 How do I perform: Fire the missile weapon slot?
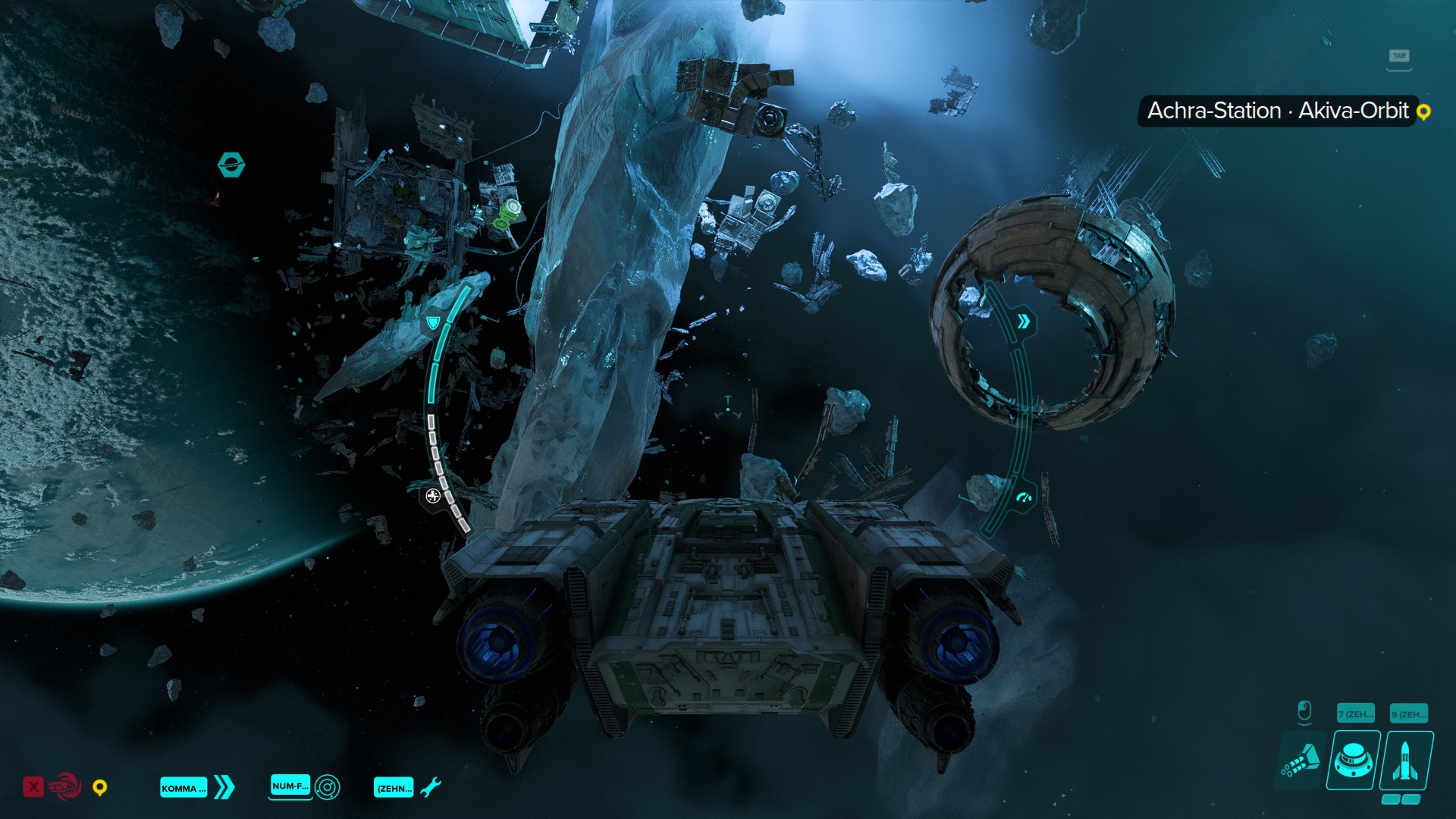pos(1407,761)
